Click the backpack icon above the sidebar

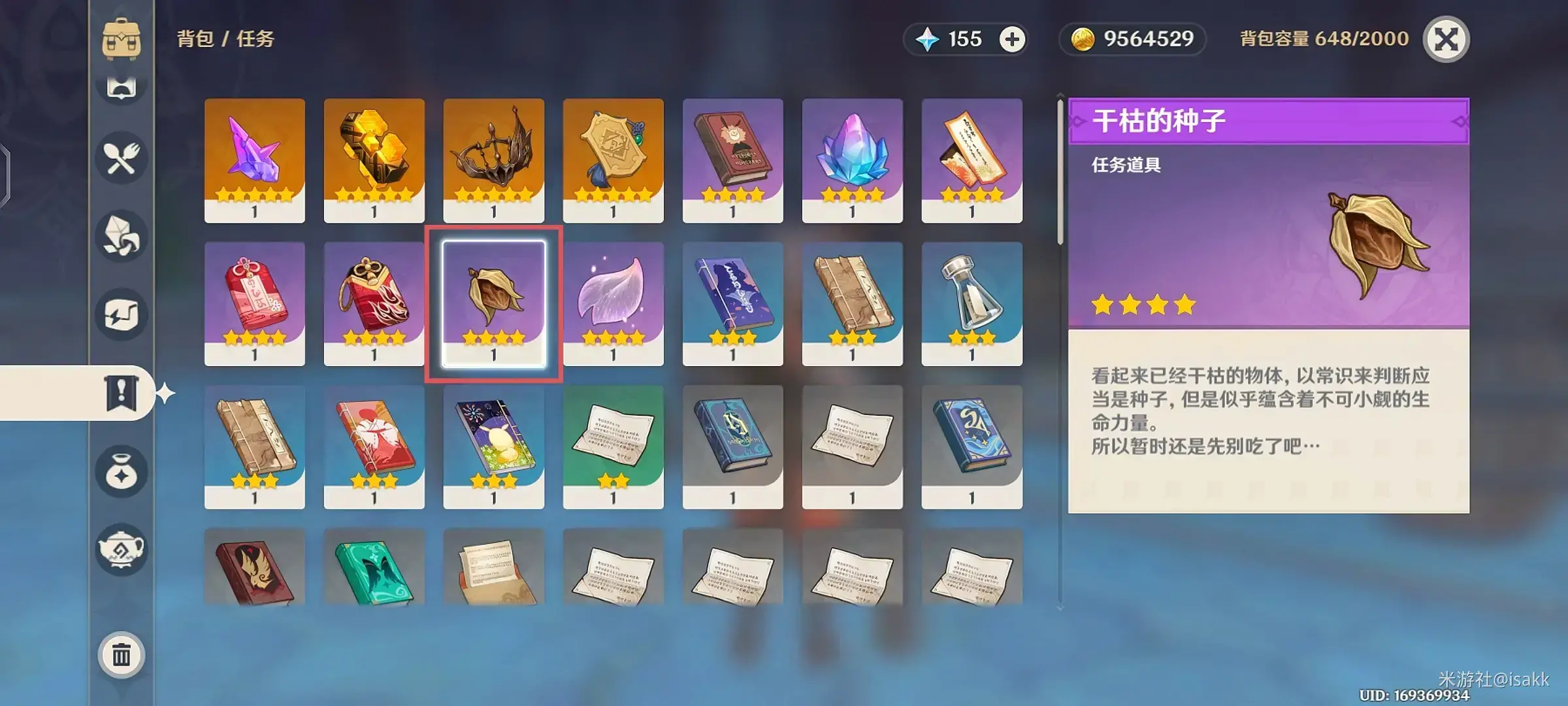point(122,39)
